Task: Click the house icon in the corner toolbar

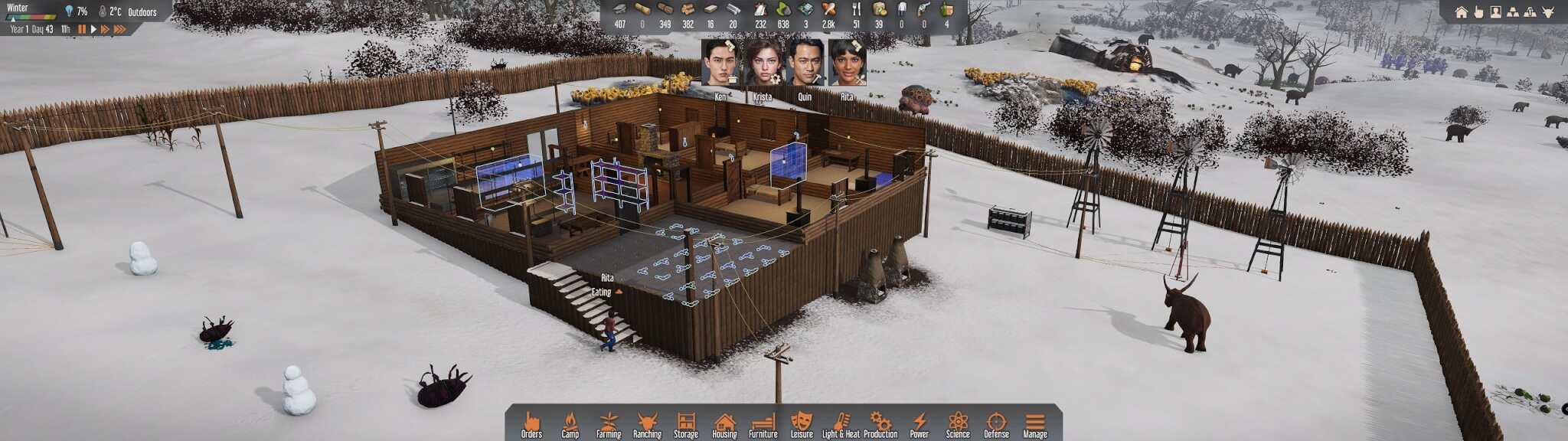Action: pyautogui.click(x=1461, y=11)
